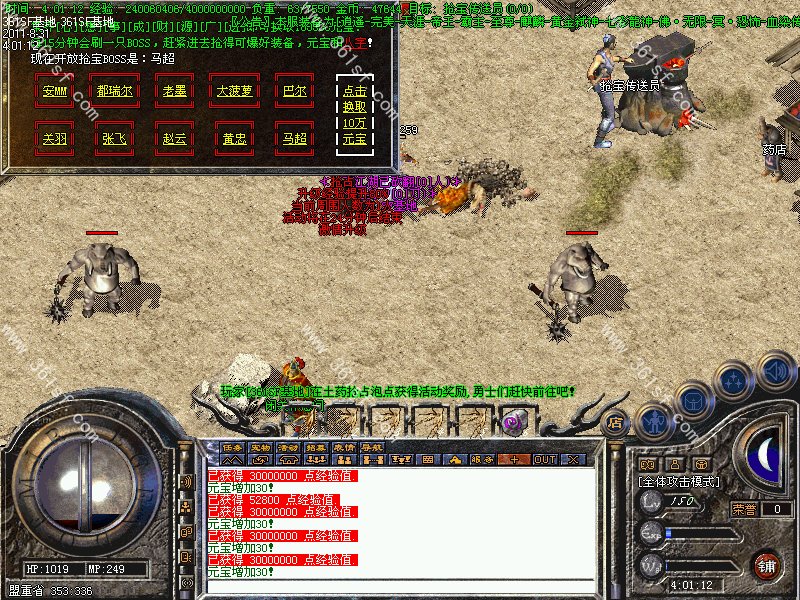Open the round 店 shop button
Viewport: 800px width, 600px height.
pyautogui.click(x=615, y=422)
